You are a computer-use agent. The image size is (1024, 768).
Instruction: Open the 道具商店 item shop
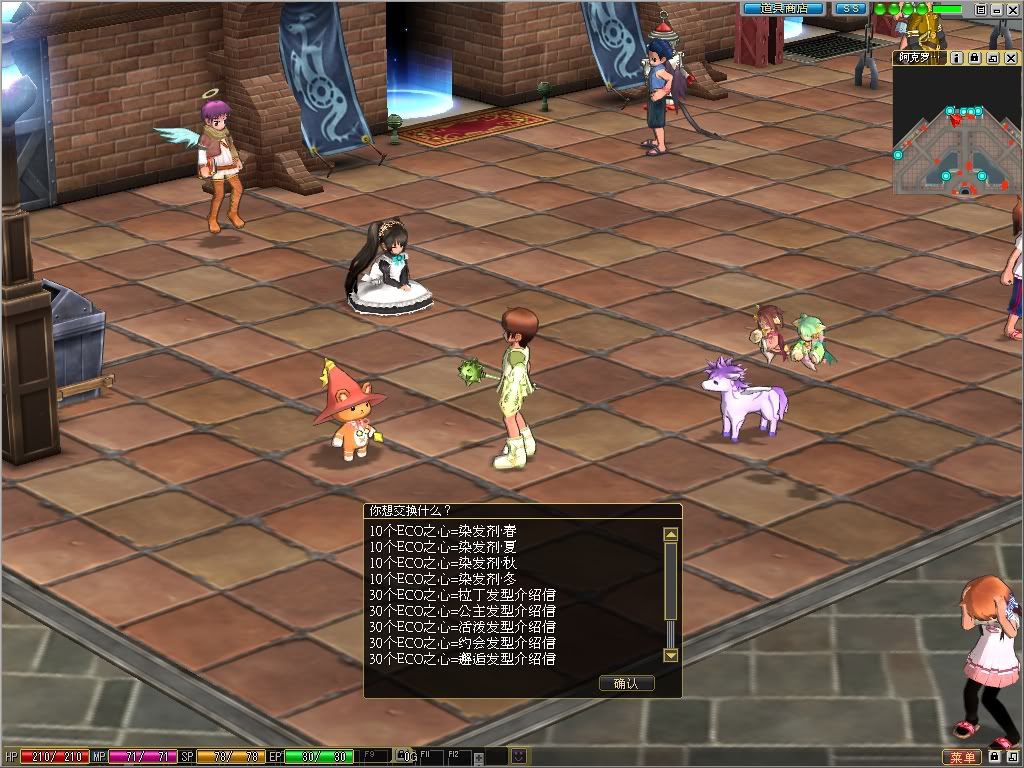(x=783, y=9)
